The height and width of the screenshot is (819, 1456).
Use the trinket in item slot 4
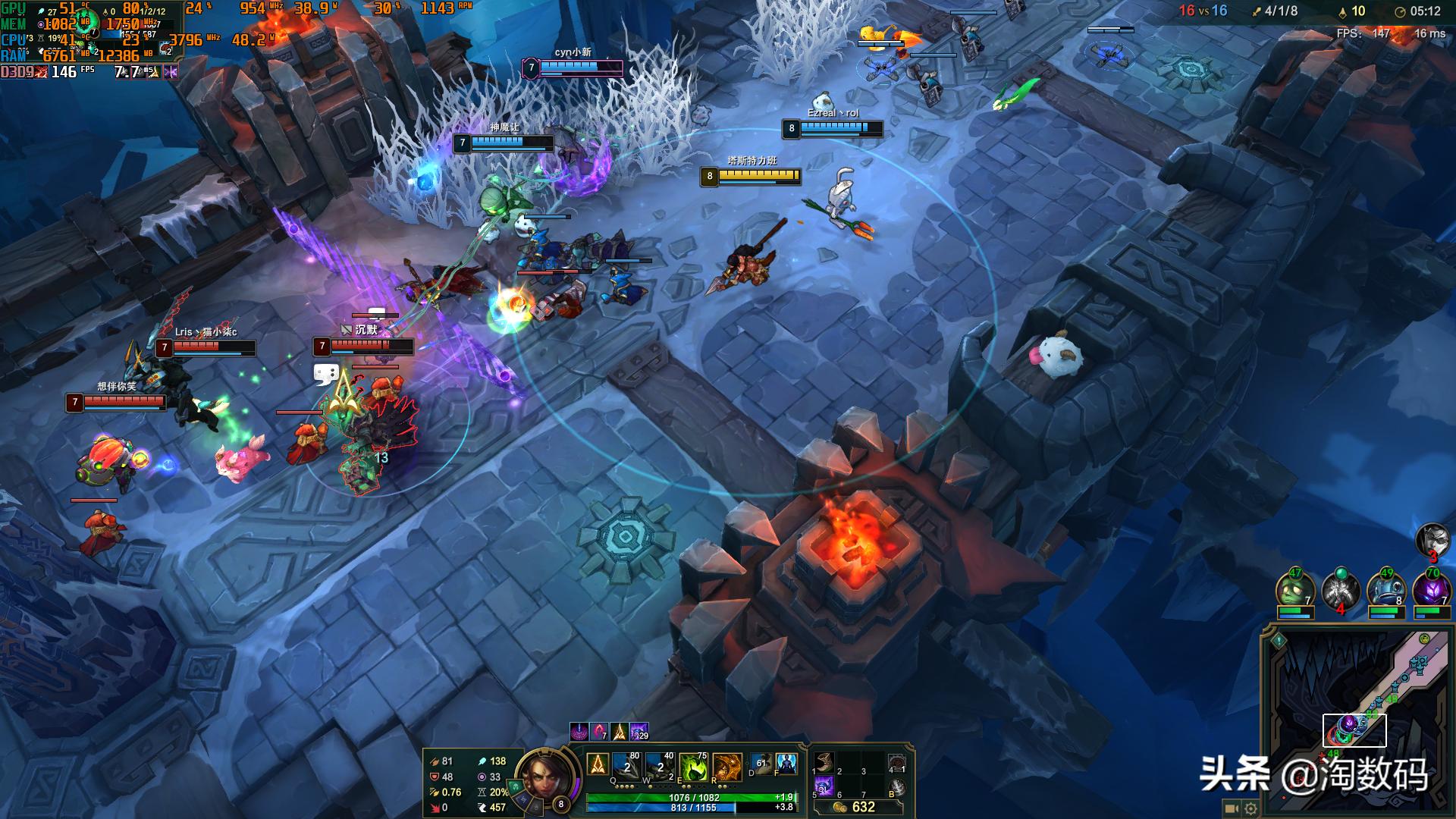(896, 764)
